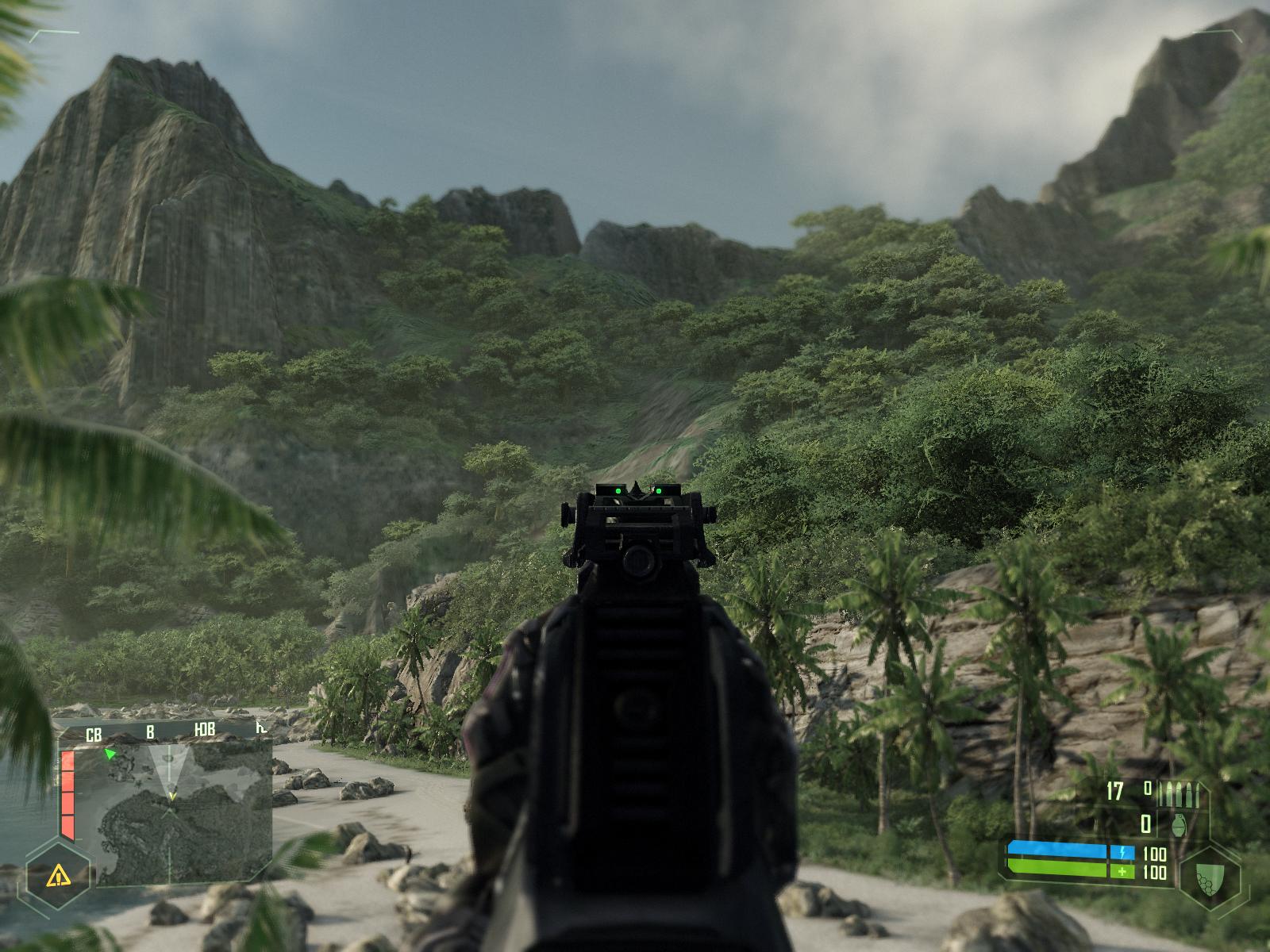Select the grenade icon
This screenshot has width=1270, height=952.
(x=1180, y=825)
